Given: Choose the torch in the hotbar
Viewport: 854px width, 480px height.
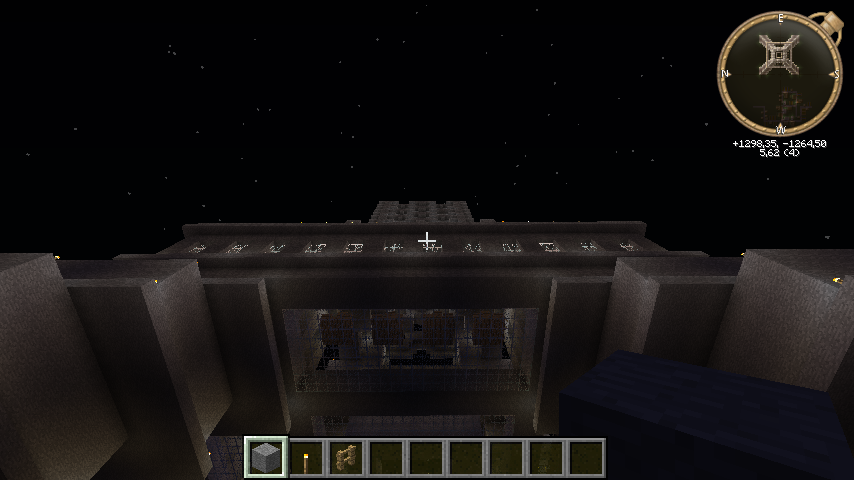Looking at the screenshot, I should (x=306, y=458).
